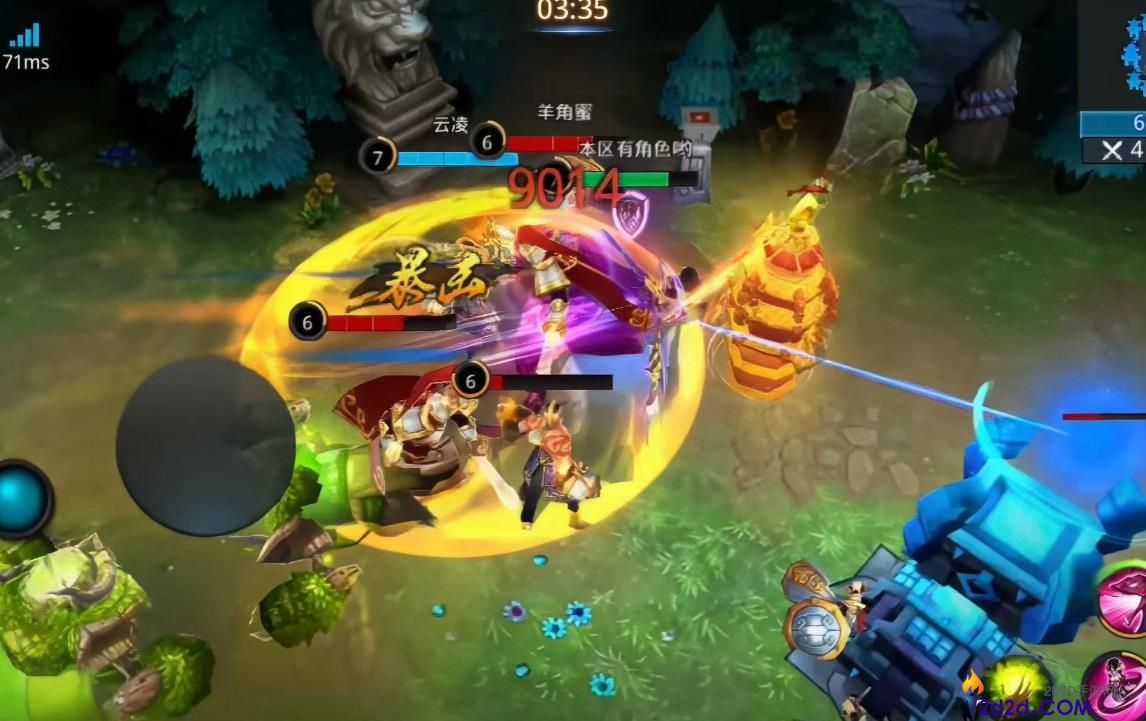Activate the pink lips skill icon
Screen dimensions: 1146x721
[1123, 599]
